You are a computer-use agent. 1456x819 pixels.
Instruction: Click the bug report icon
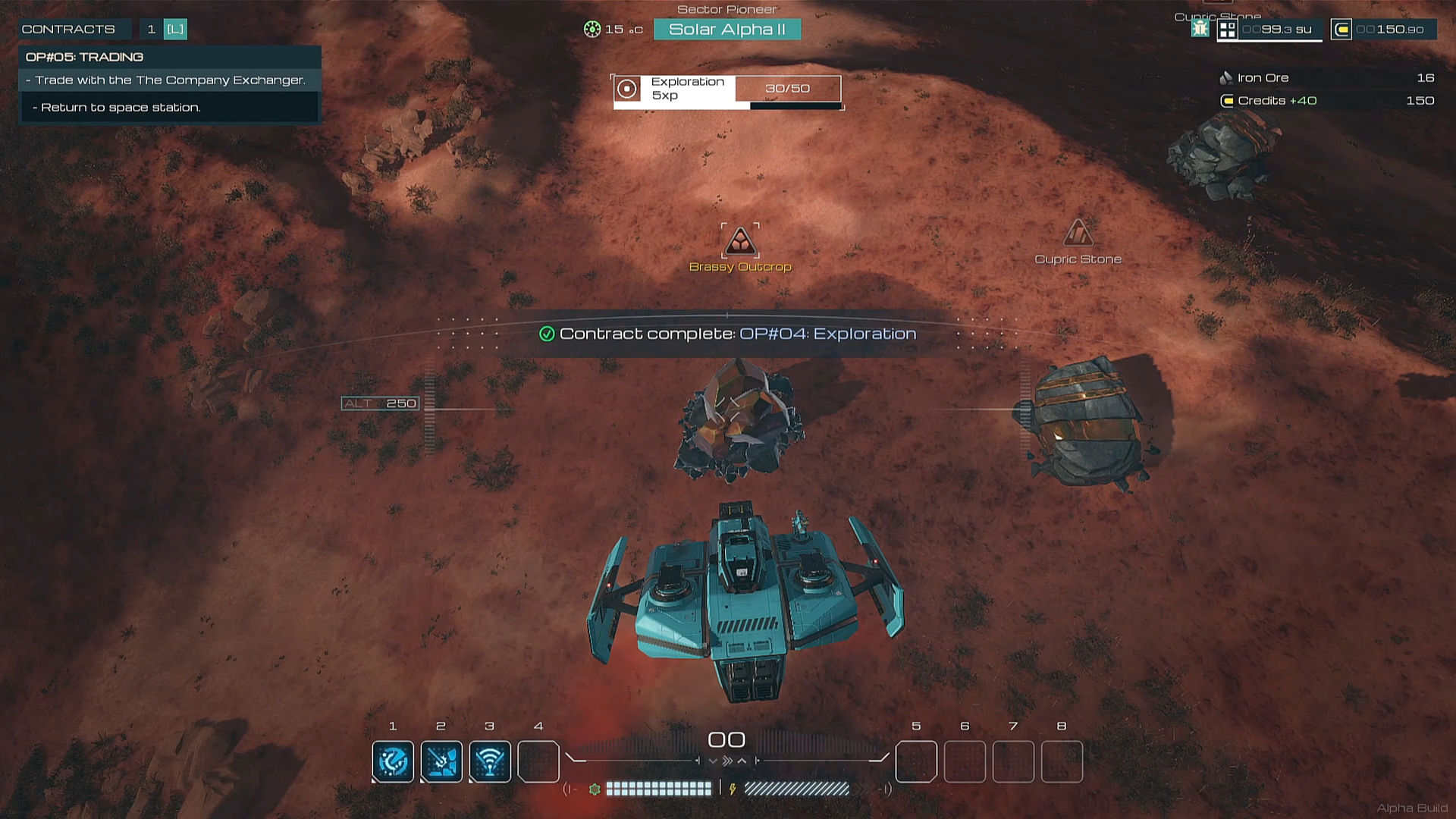pos(1200,29)
